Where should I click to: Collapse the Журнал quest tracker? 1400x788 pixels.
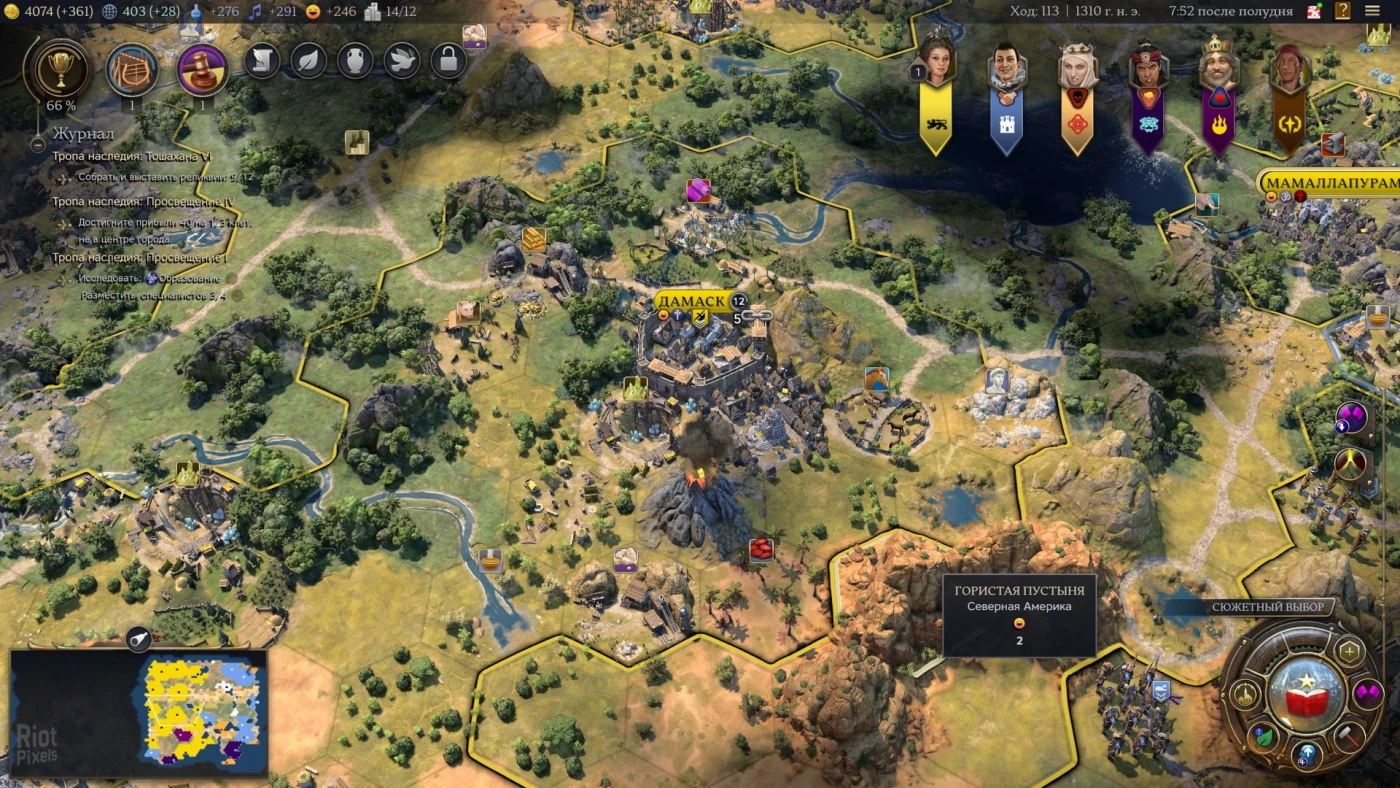point(38,144)
